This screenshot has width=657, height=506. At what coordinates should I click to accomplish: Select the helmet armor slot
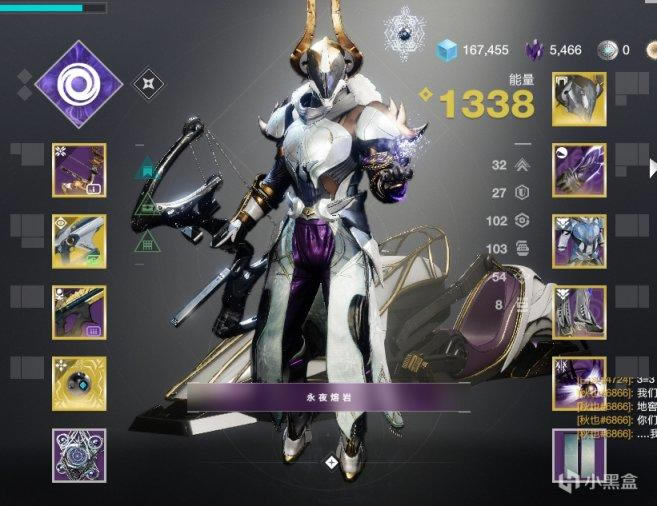579,99
